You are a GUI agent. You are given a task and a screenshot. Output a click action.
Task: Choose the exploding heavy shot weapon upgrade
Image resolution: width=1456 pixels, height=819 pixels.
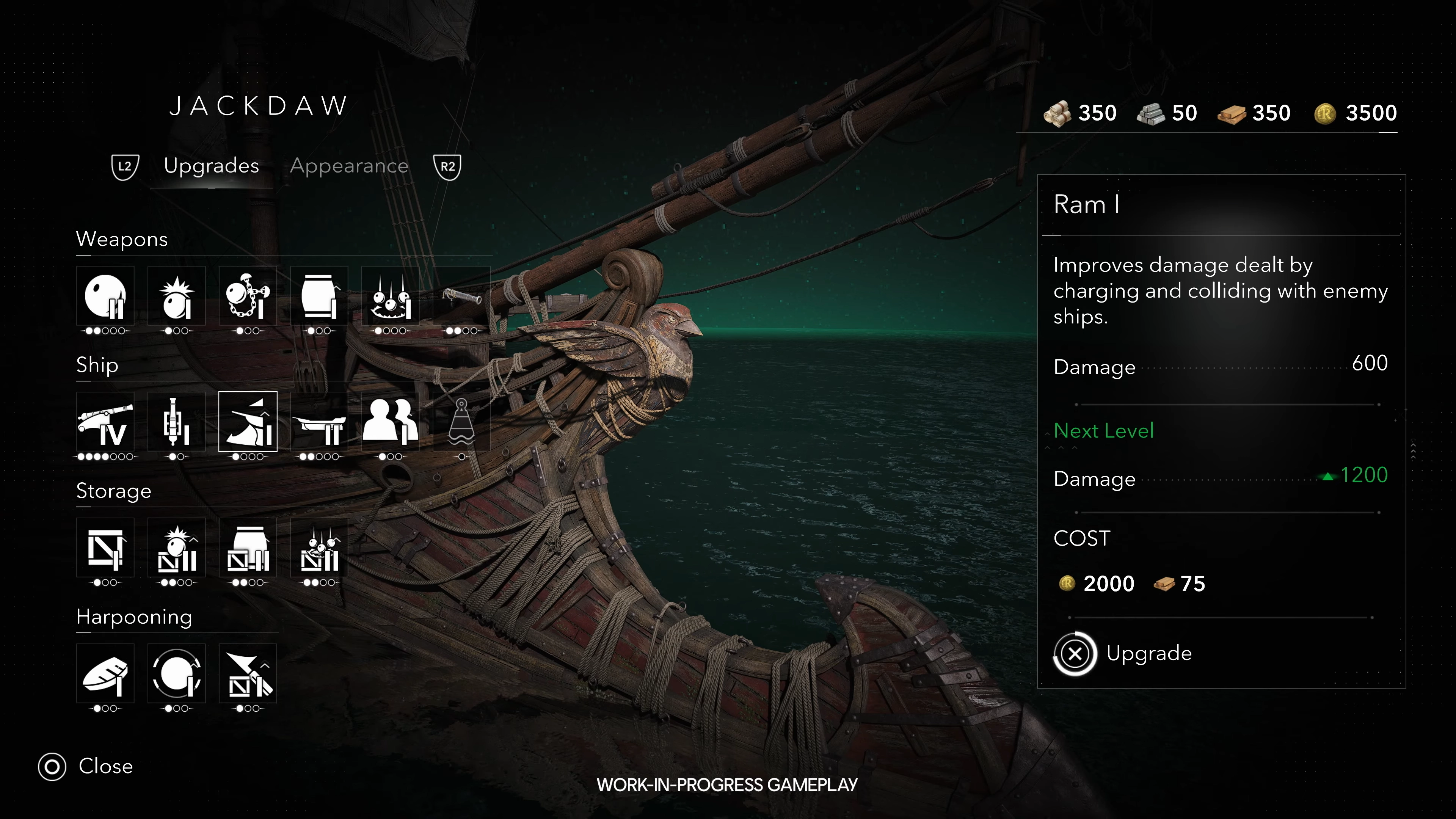coord(176,296)
